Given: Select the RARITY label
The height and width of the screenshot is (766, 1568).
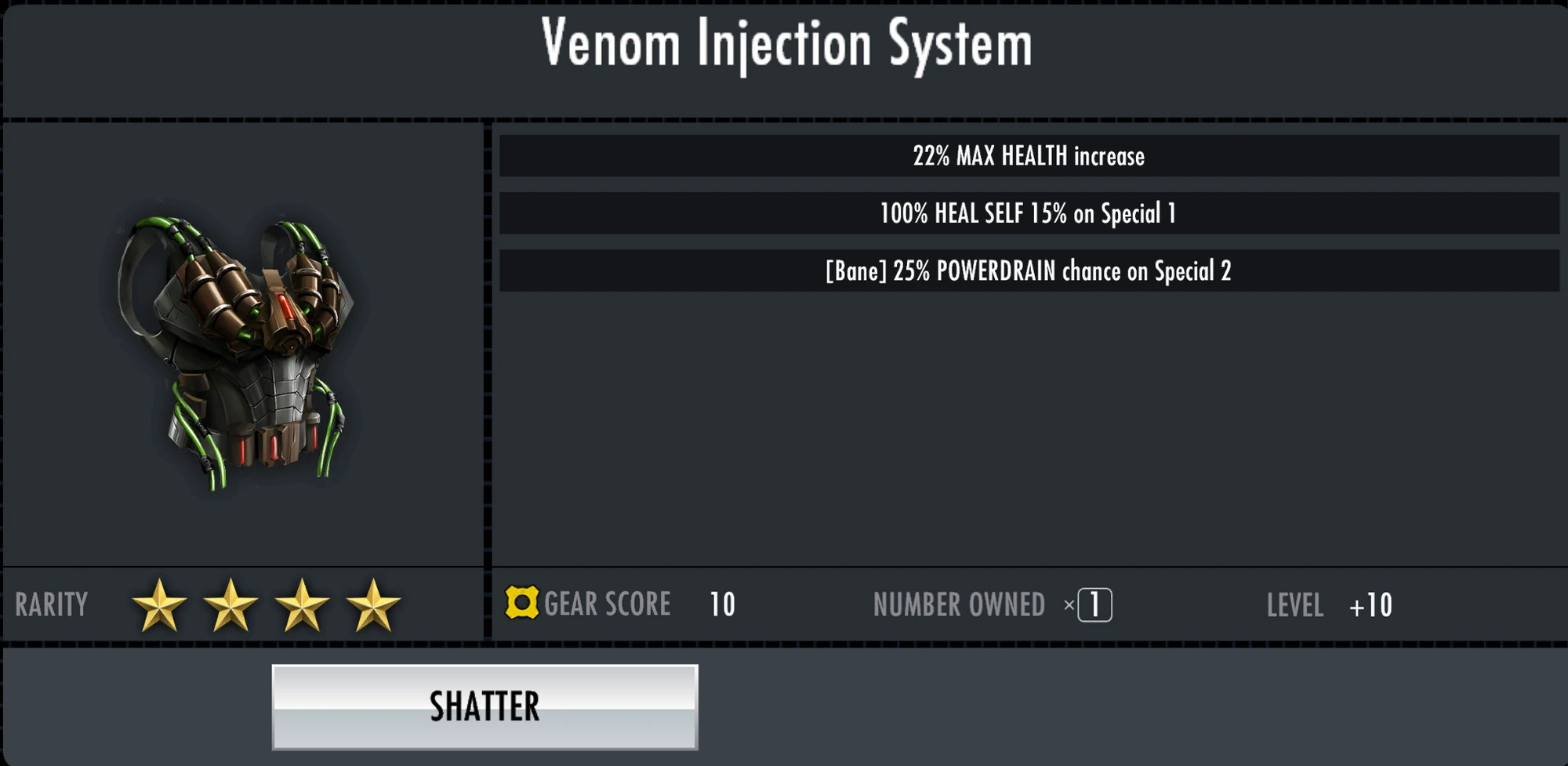Looking at the screenshot, I should pyautogui.click(x=51, y=604).
